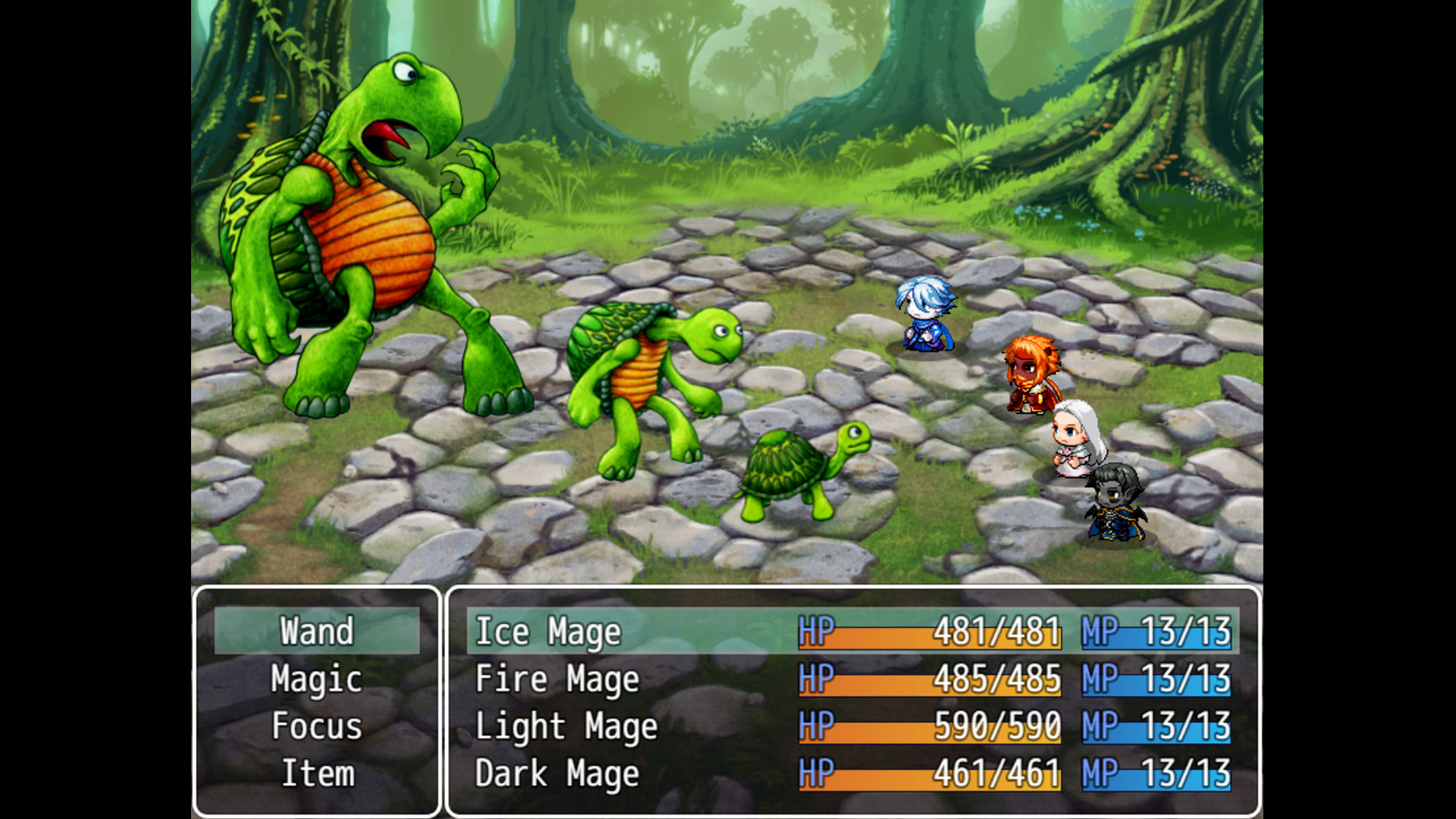1456x819 pixels.
Task: Select the Focus command
Action: coord(317,726)
